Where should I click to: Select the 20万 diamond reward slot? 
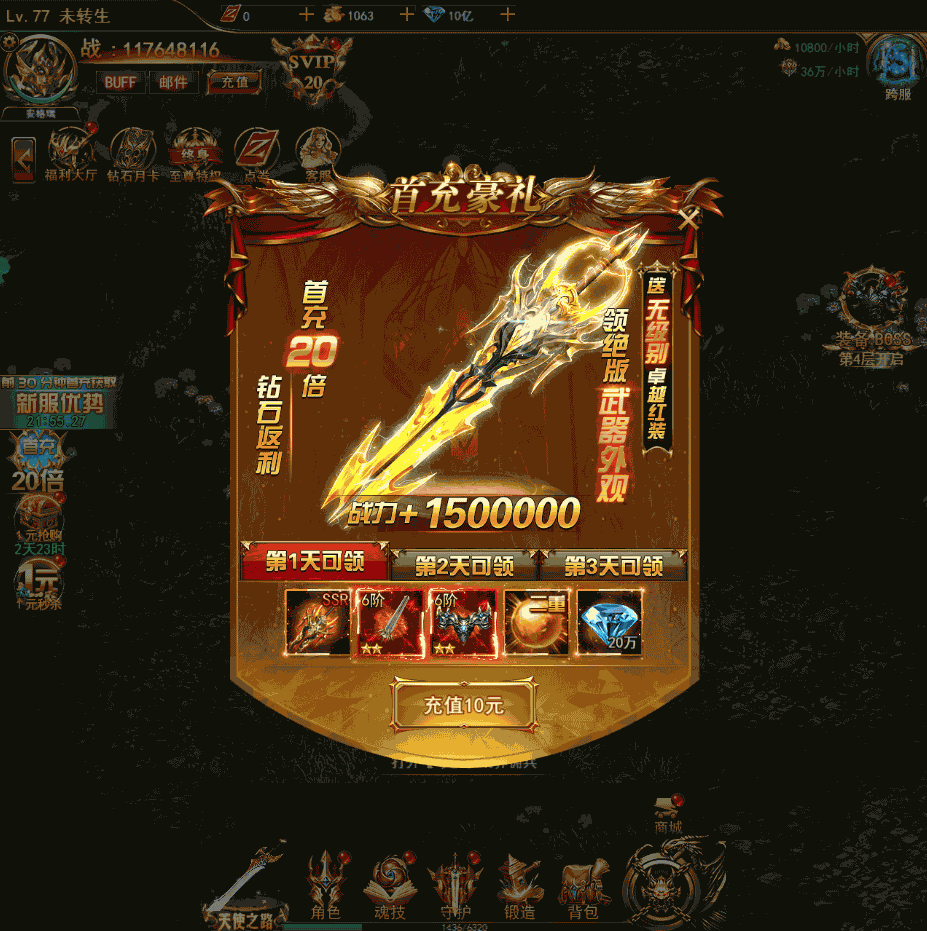coord(610,622)
